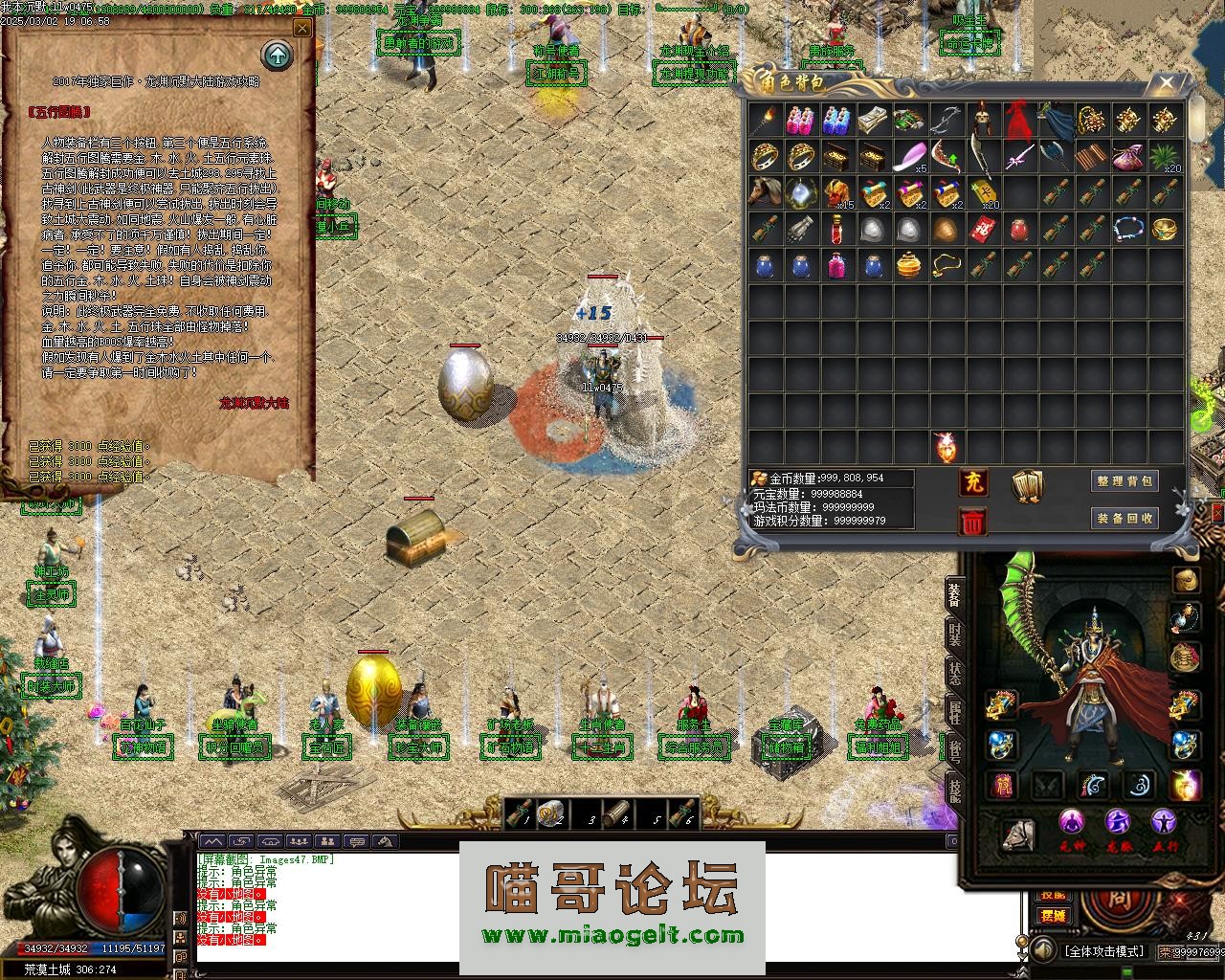
Task: Open the 装备回收 equipment recycle button
Action: click(x=1125, y=518)
